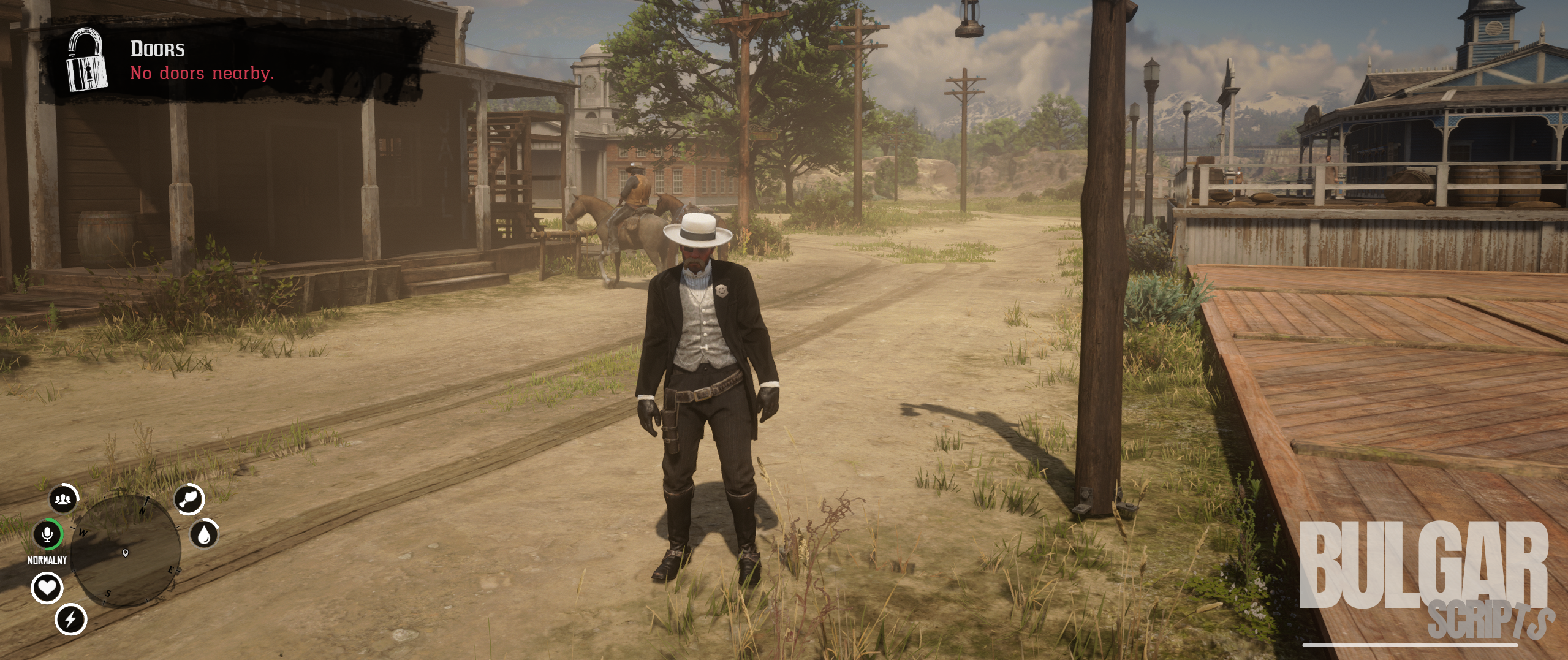This screenshot has width=1568, height=660.
Task: Click the padlock icon in Doors notification
Action: click(87, 61)
